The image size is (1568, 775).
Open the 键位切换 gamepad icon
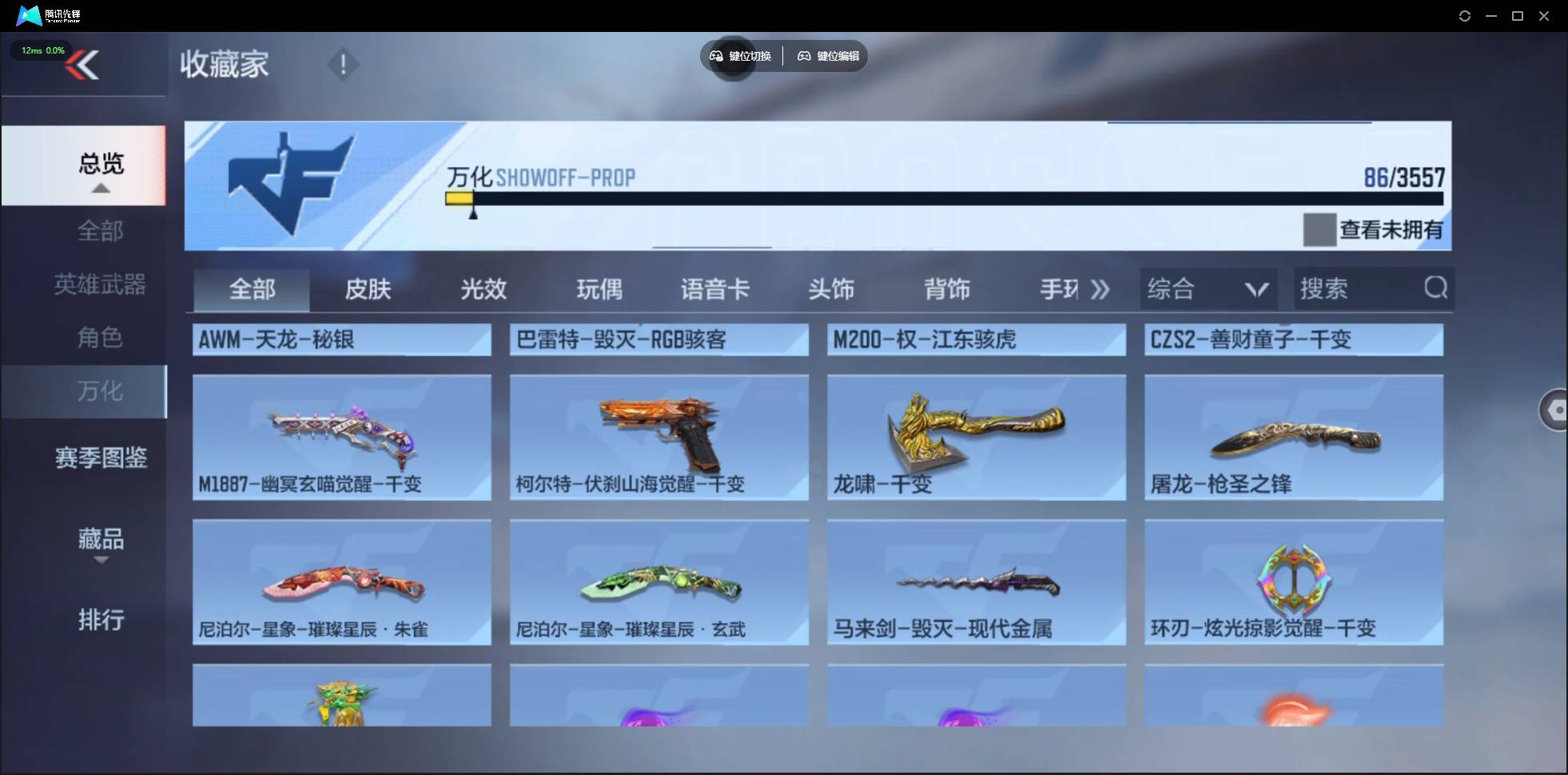(x=715, y=56)
